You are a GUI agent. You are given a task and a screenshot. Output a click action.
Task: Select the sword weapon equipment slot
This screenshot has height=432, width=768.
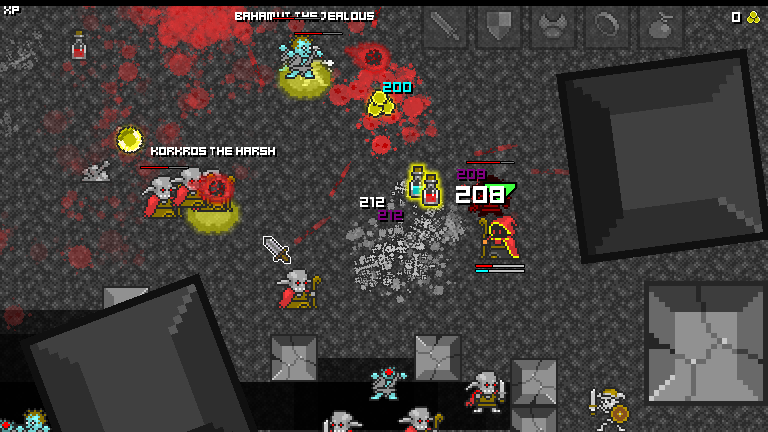(445, 28)
